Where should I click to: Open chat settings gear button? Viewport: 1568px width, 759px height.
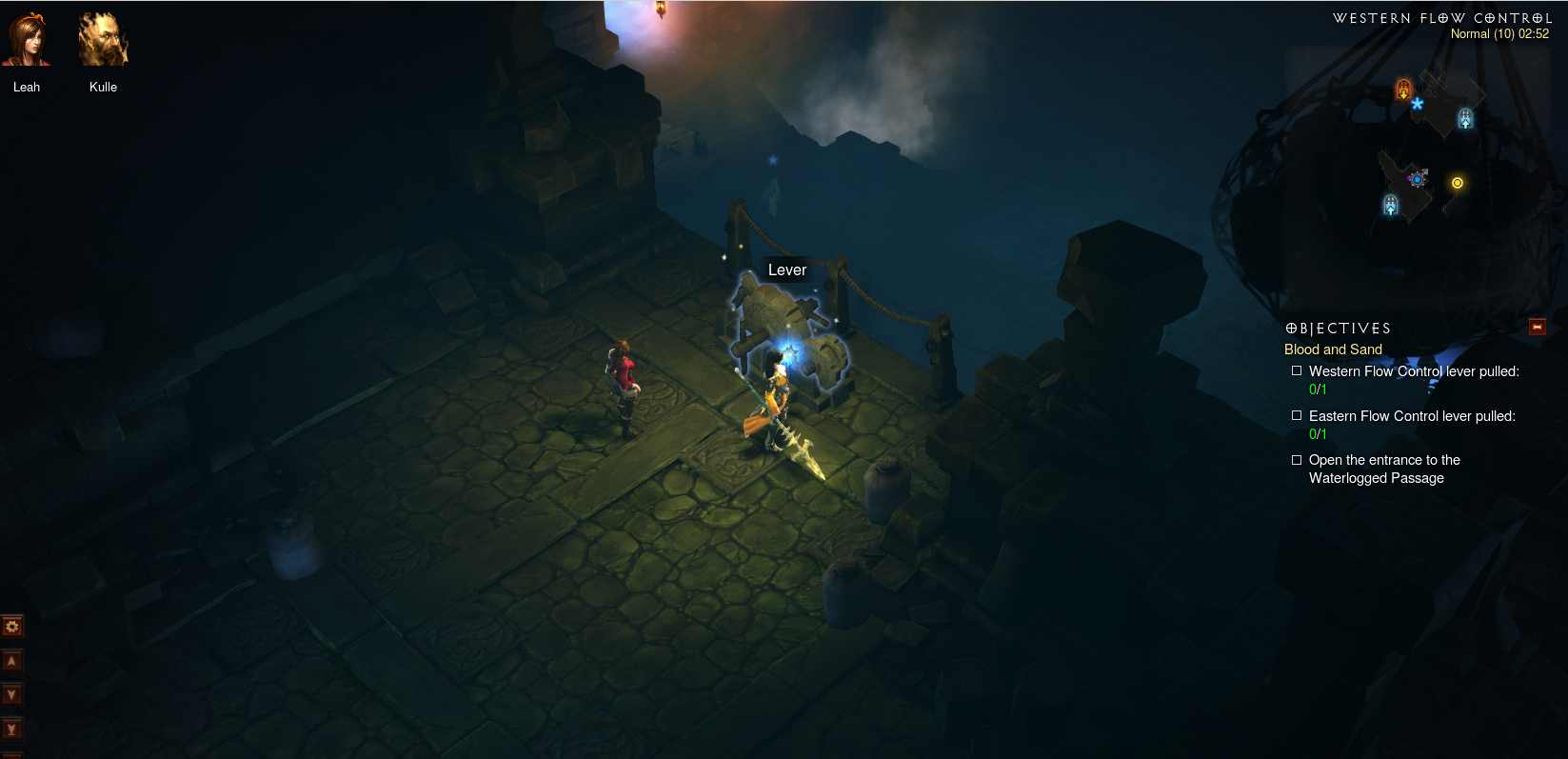tap(12, 627)
